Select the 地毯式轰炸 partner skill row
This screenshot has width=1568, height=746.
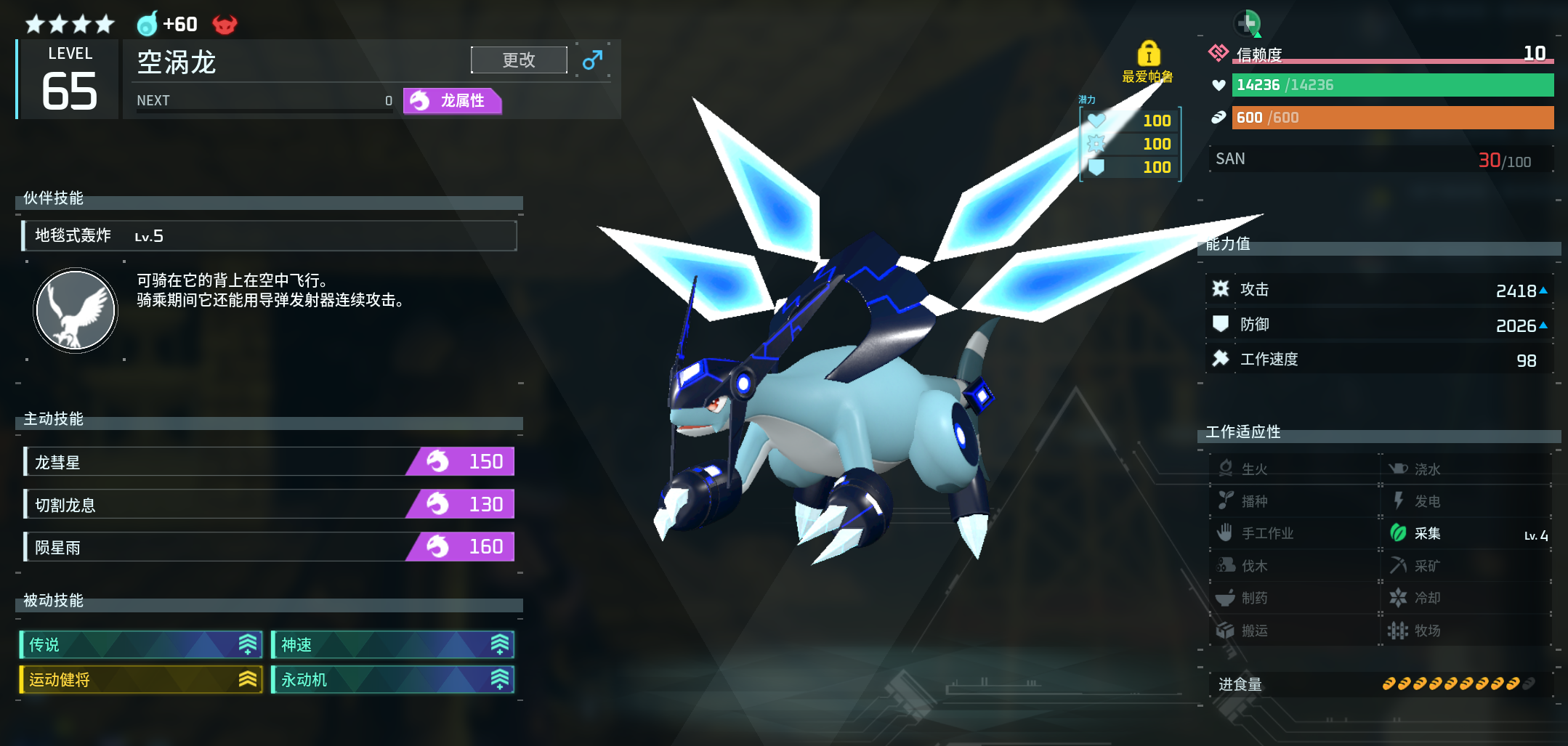(269, 236)
